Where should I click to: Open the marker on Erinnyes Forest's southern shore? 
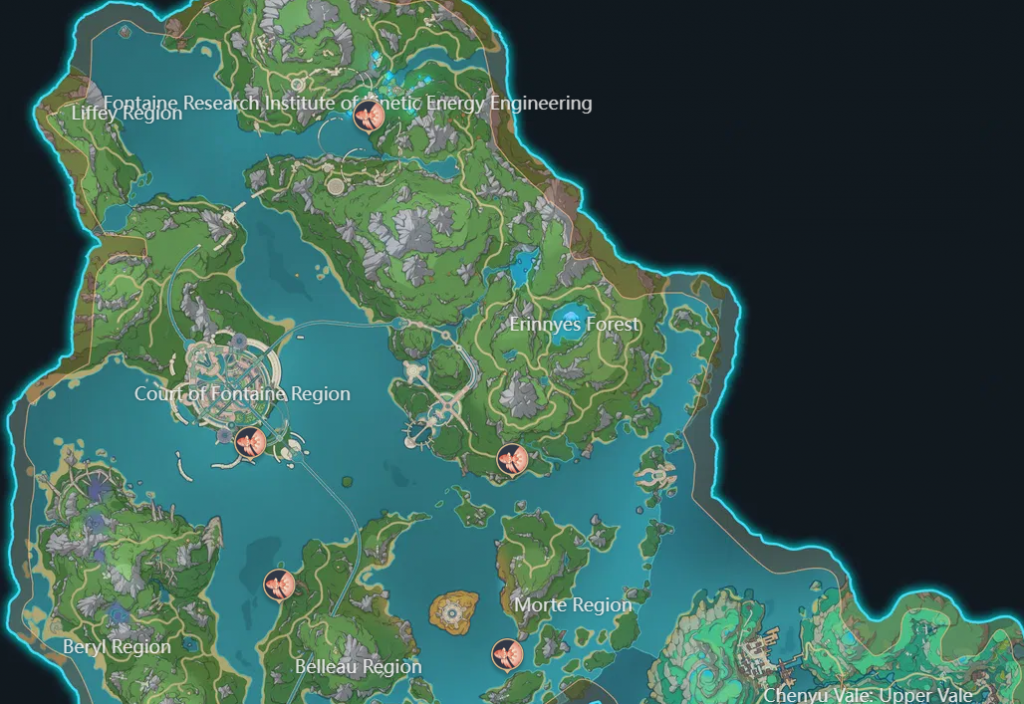coord(512,459)
